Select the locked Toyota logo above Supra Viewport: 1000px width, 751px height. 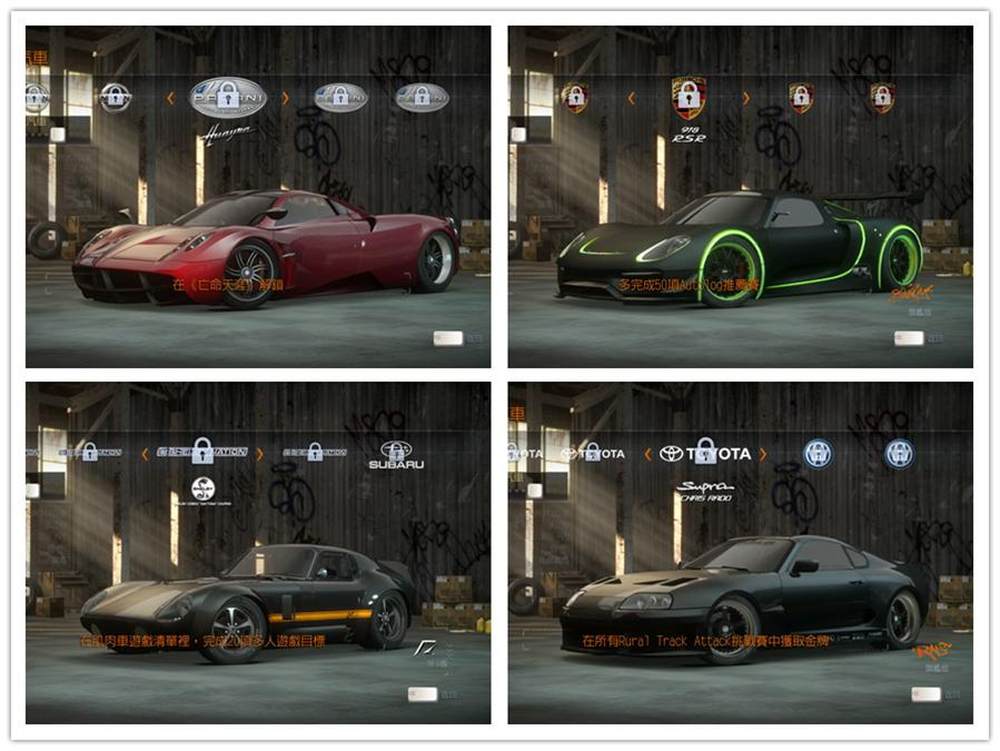[705, 453]
